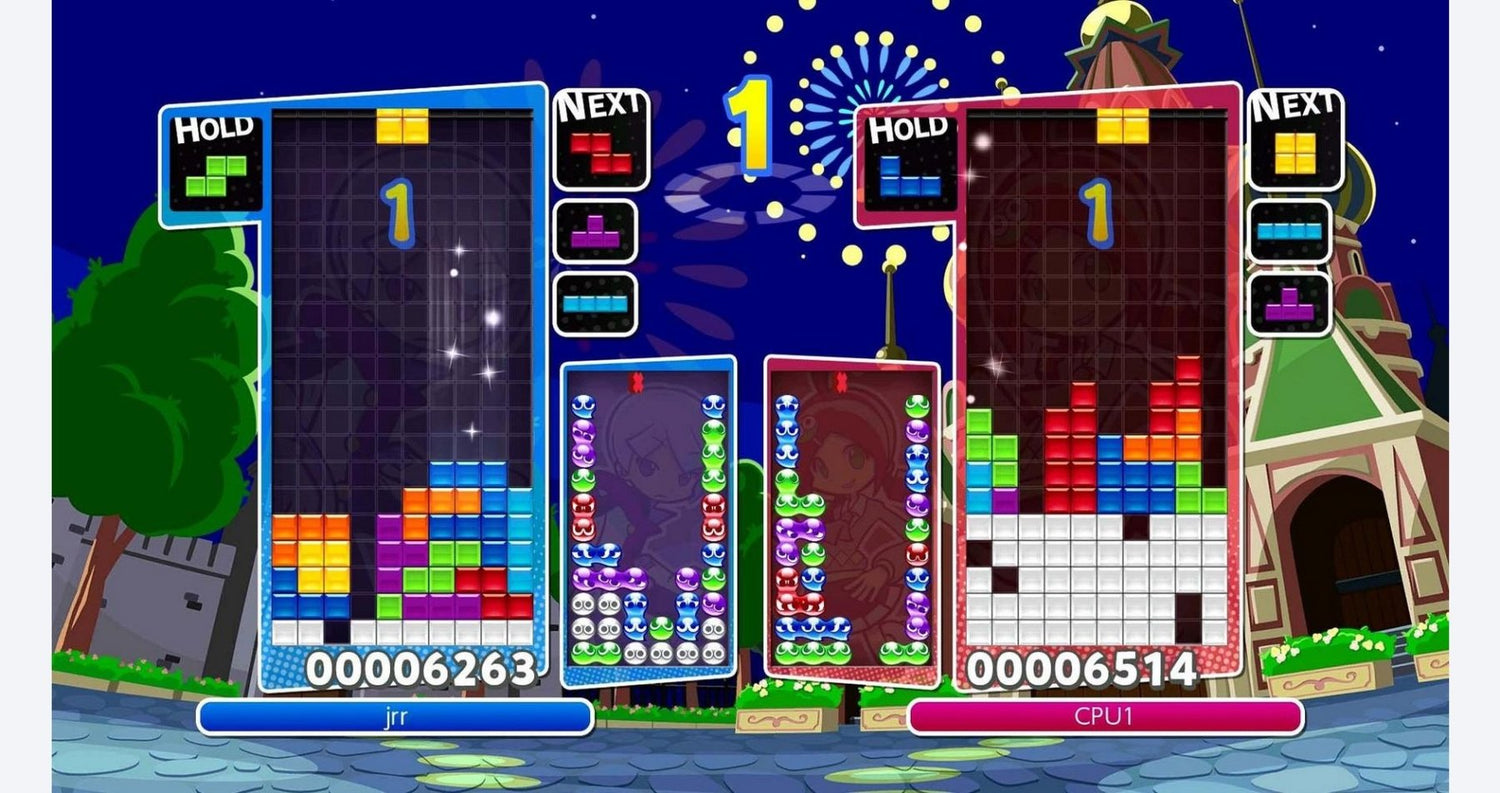1500x793 pixels.
Task: Click the jrr player name banner
Action: click(395, 717)
